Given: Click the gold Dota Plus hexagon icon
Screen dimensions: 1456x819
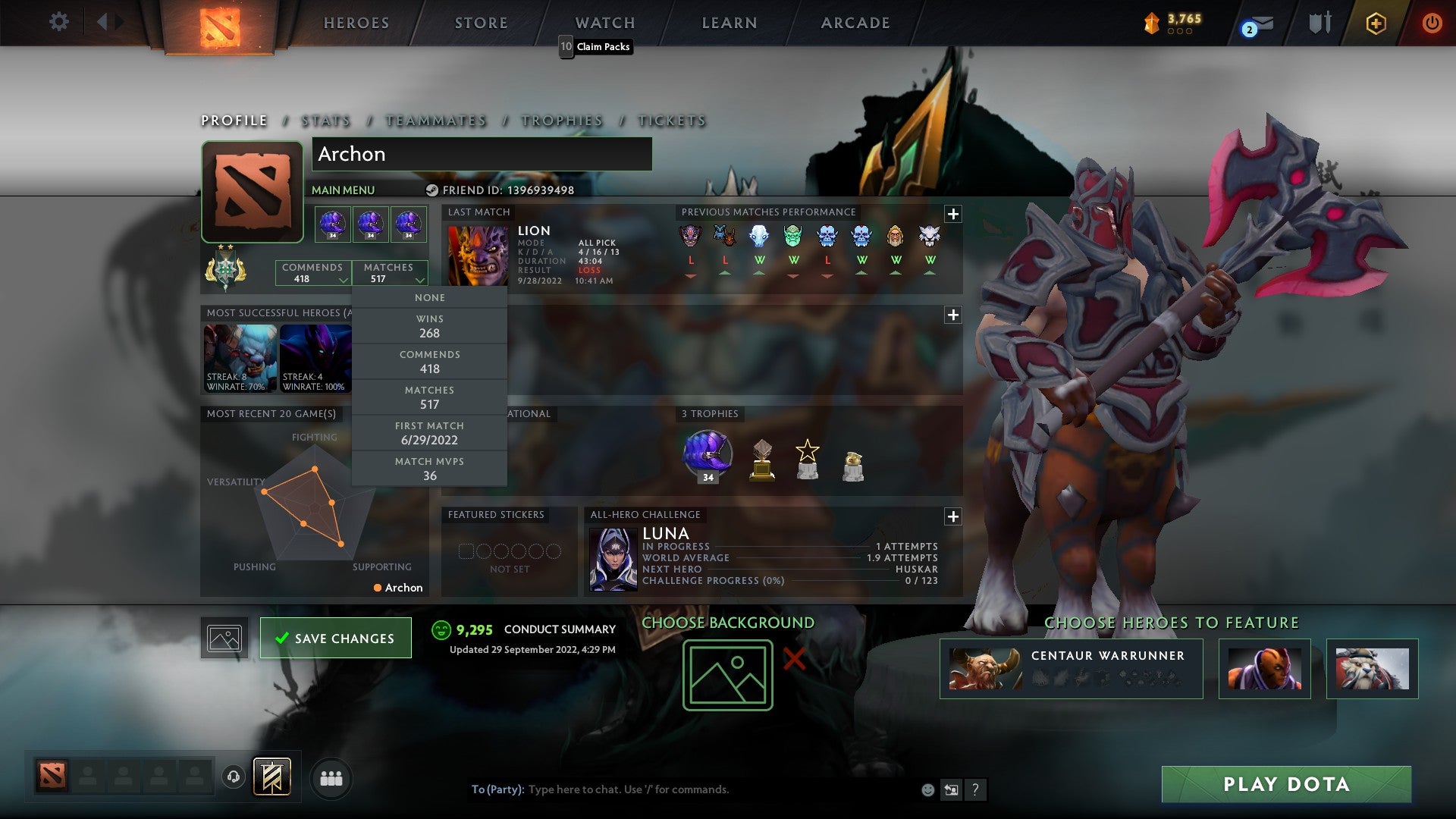Looking at the screenshot, I should [1375, 23].
